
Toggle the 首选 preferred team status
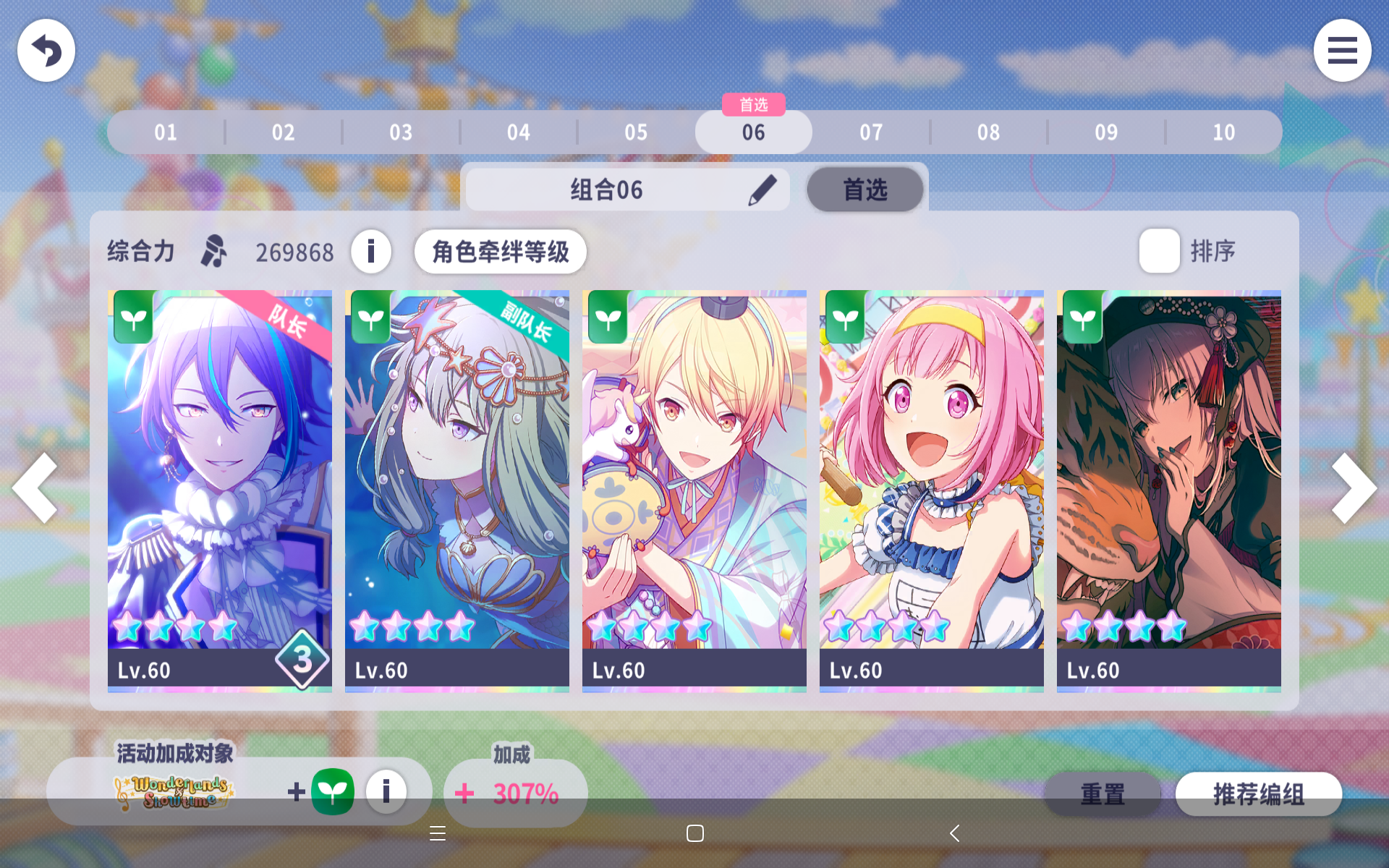point(865,189)
